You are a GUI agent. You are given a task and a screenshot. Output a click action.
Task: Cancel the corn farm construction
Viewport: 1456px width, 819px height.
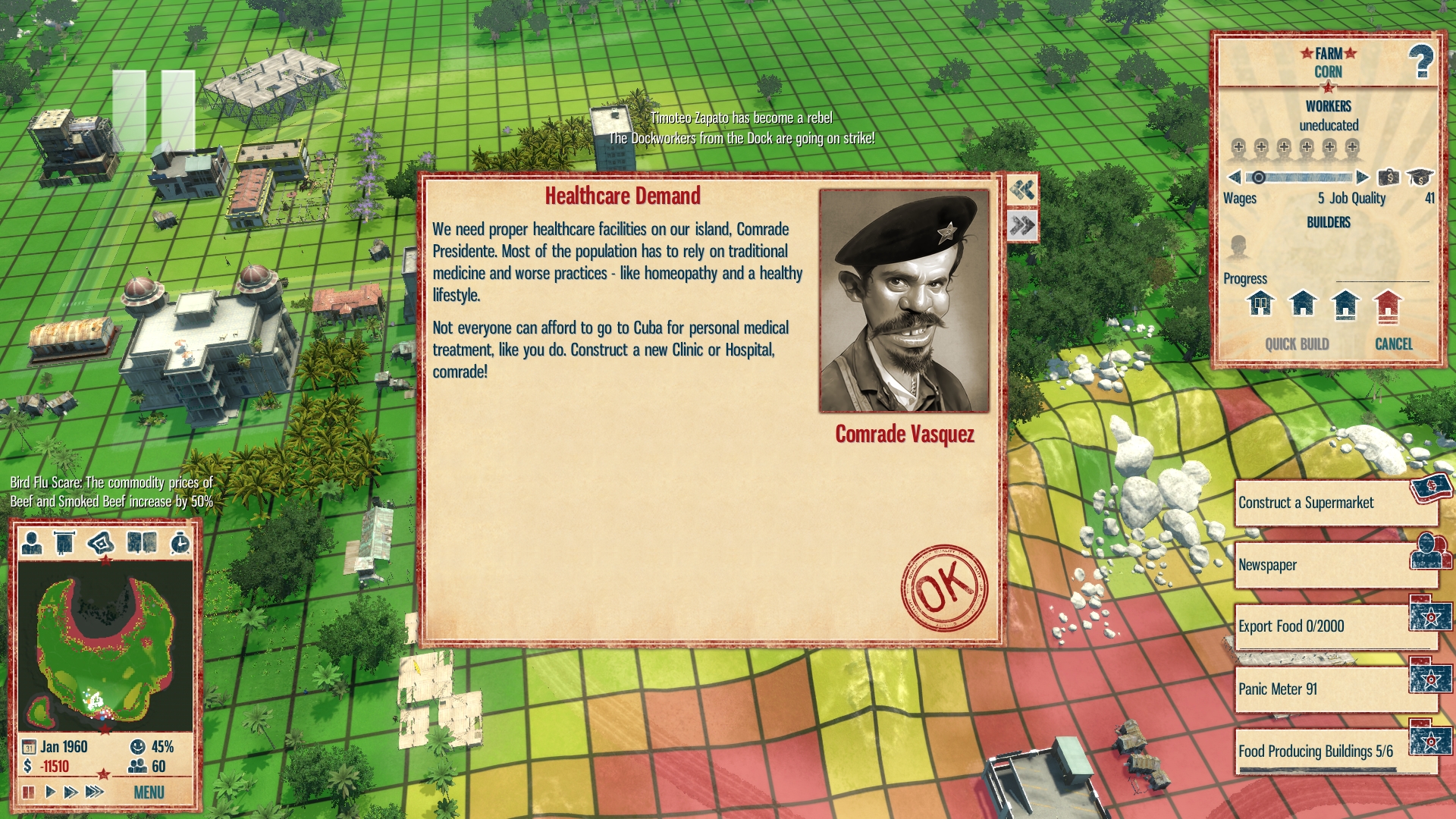[x=1393, y=344]
